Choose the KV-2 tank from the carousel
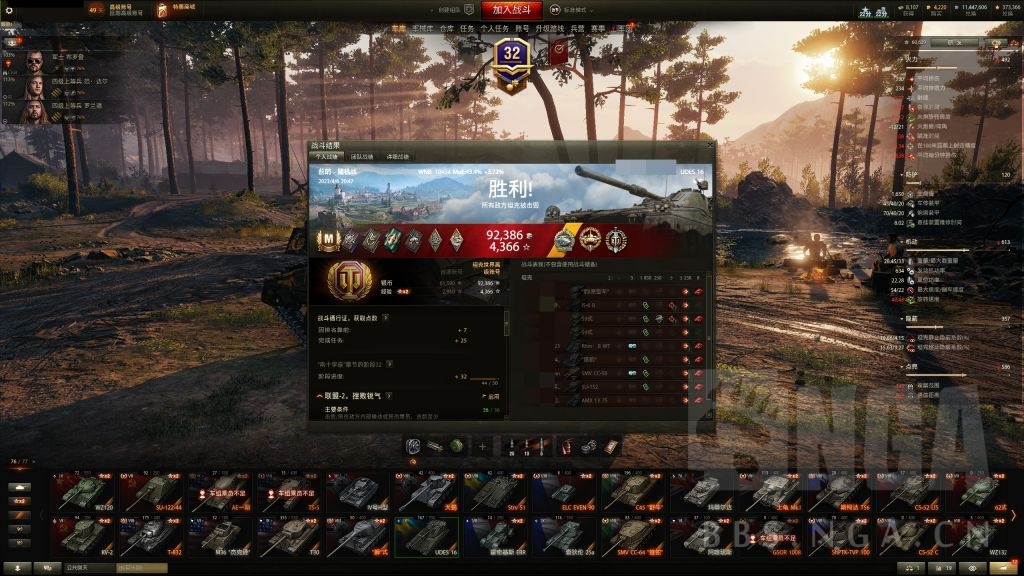Image resolution: width=1024 pixels, height=576 pixels. (83, 537)
